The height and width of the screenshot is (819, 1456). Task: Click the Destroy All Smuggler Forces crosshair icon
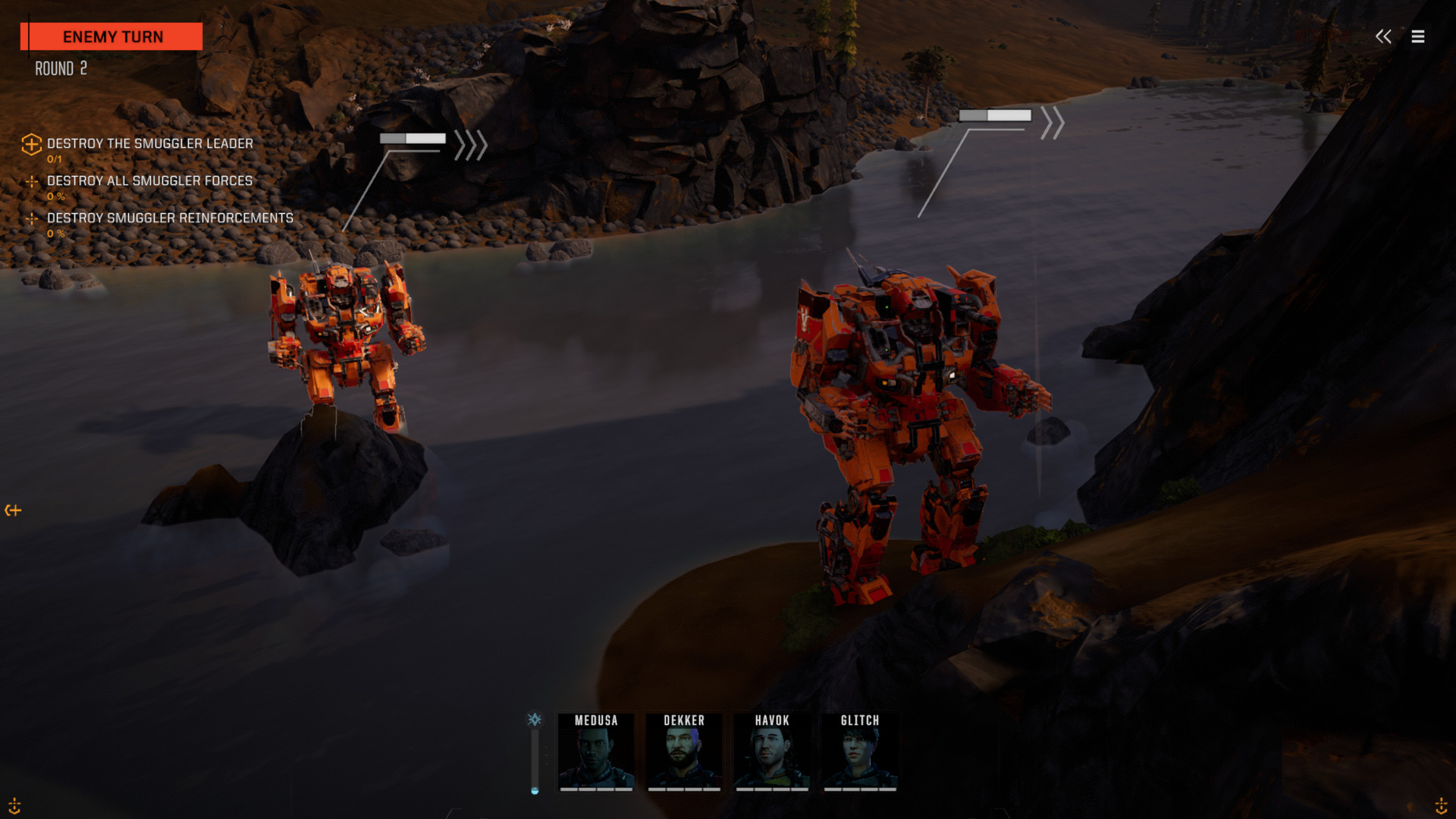pyautogui.click(x=31, y=180)
